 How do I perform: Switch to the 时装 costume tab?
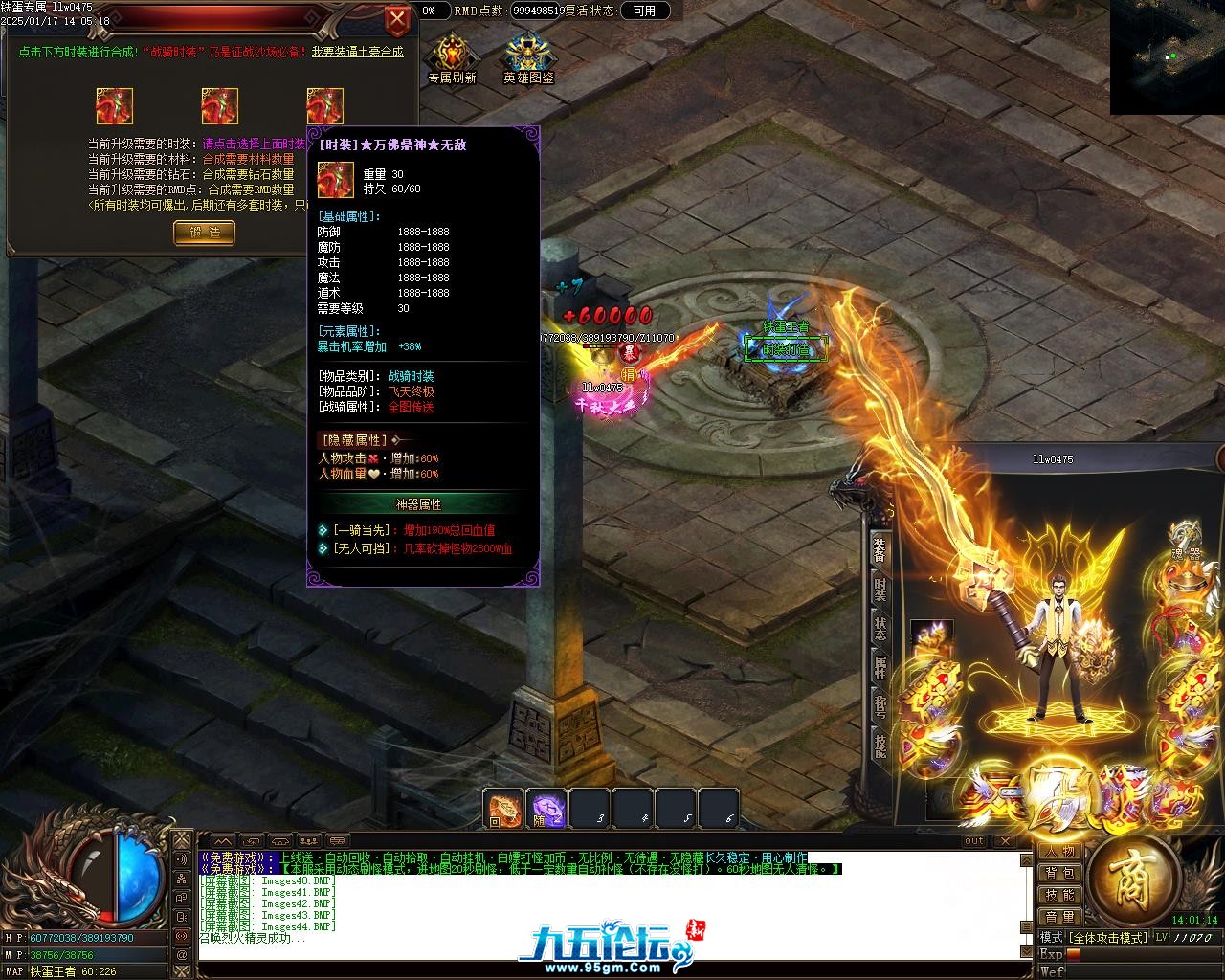point(880,590)
